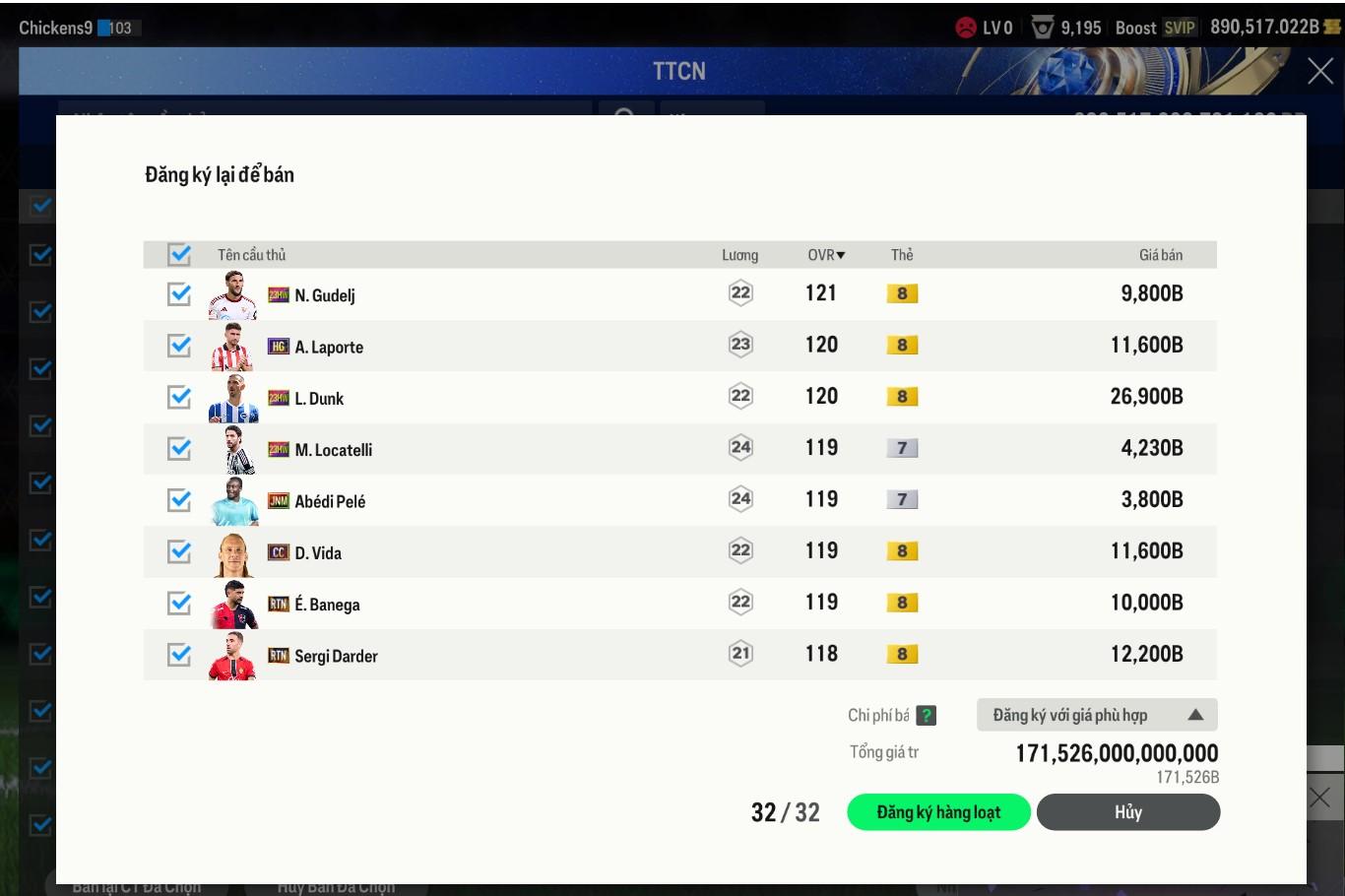Toggle the checkbox for L. Dunk

click(x=179, y=397)
